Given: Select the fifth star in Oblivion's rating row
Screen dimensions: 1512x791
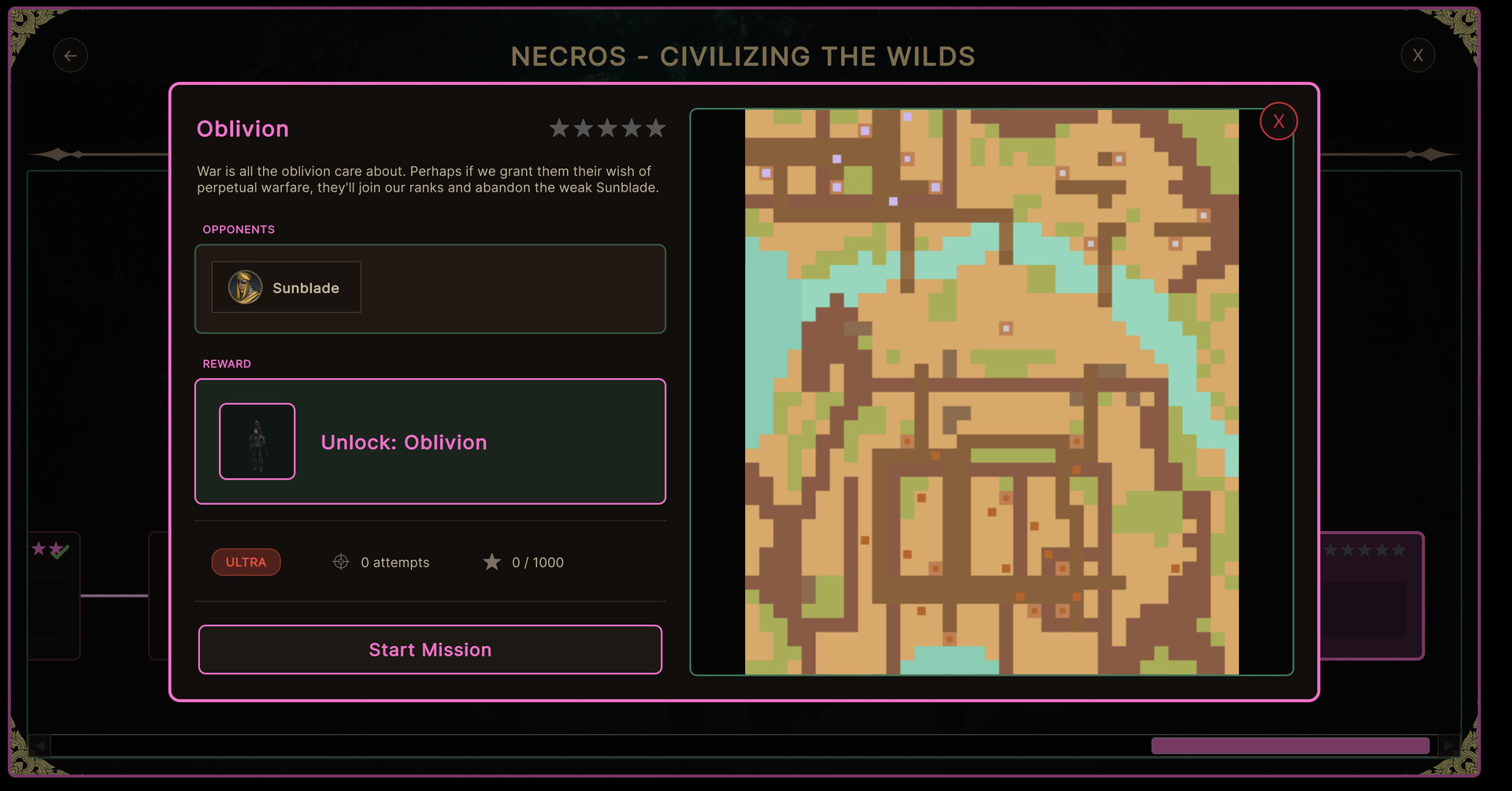Looking at the screenshot, I should point(655,128).
